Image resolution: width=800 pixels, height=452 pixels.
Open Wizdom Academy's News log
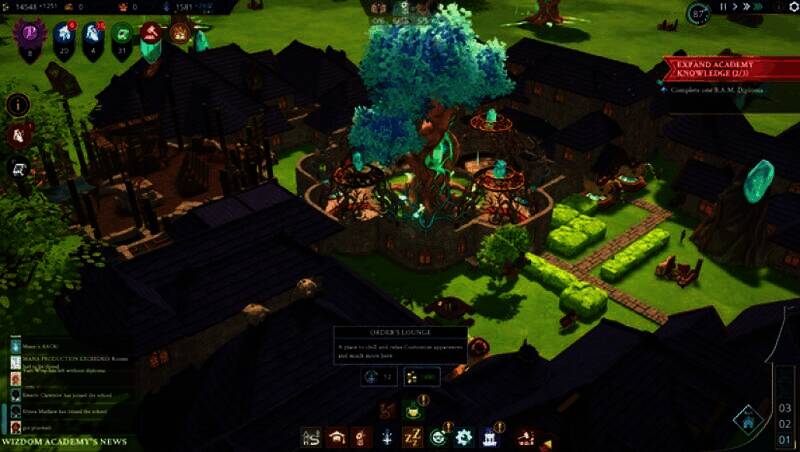(x=63, y=440)
